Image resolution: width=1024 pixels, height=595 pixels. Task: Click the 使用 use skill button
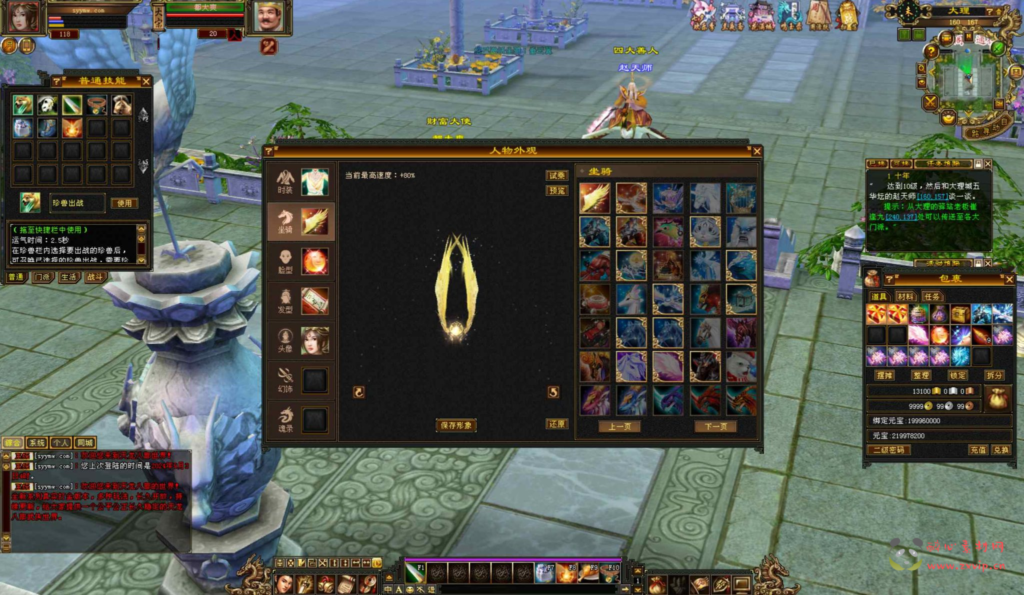[x=123, y=203]
